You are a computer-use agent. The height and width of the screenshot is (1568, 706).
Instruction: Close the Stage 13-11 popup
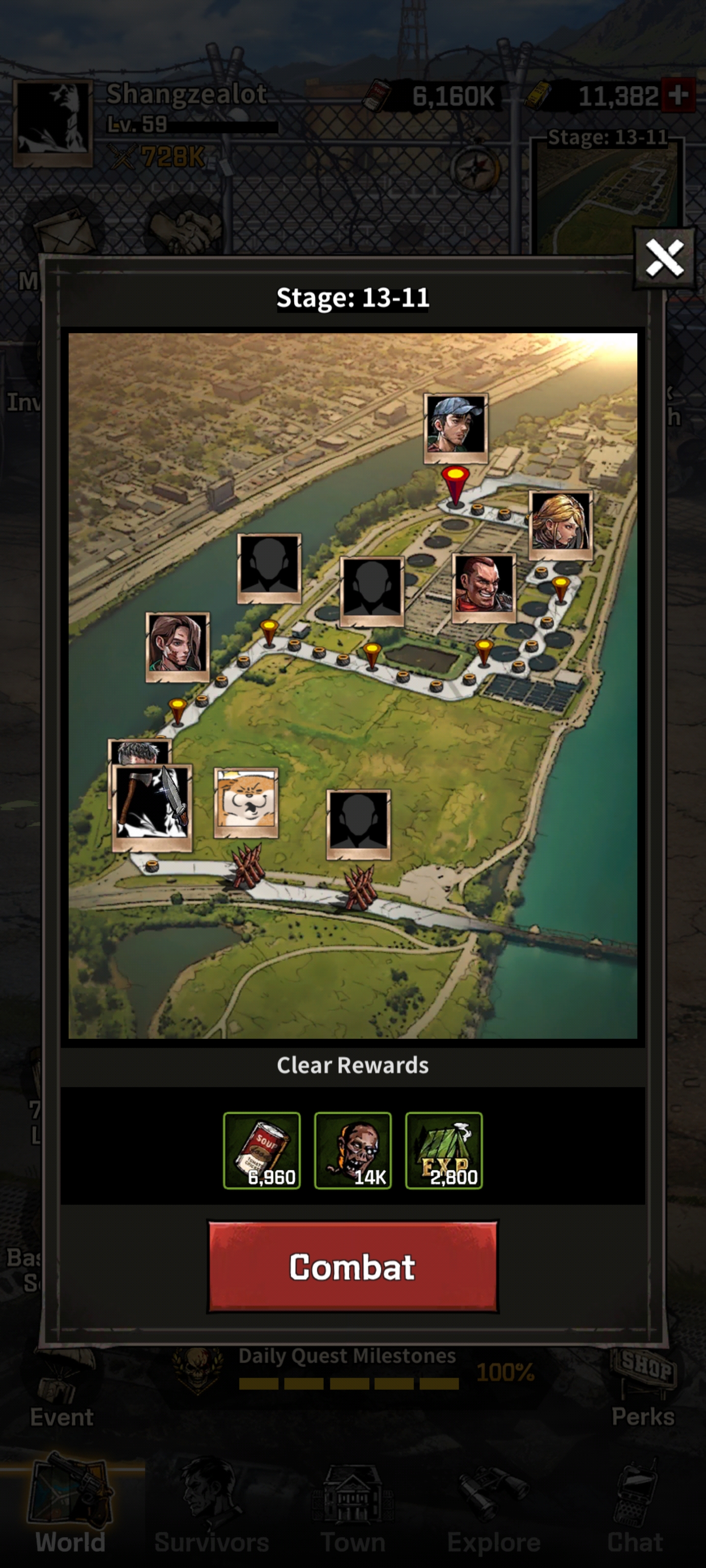coord(663,257)
